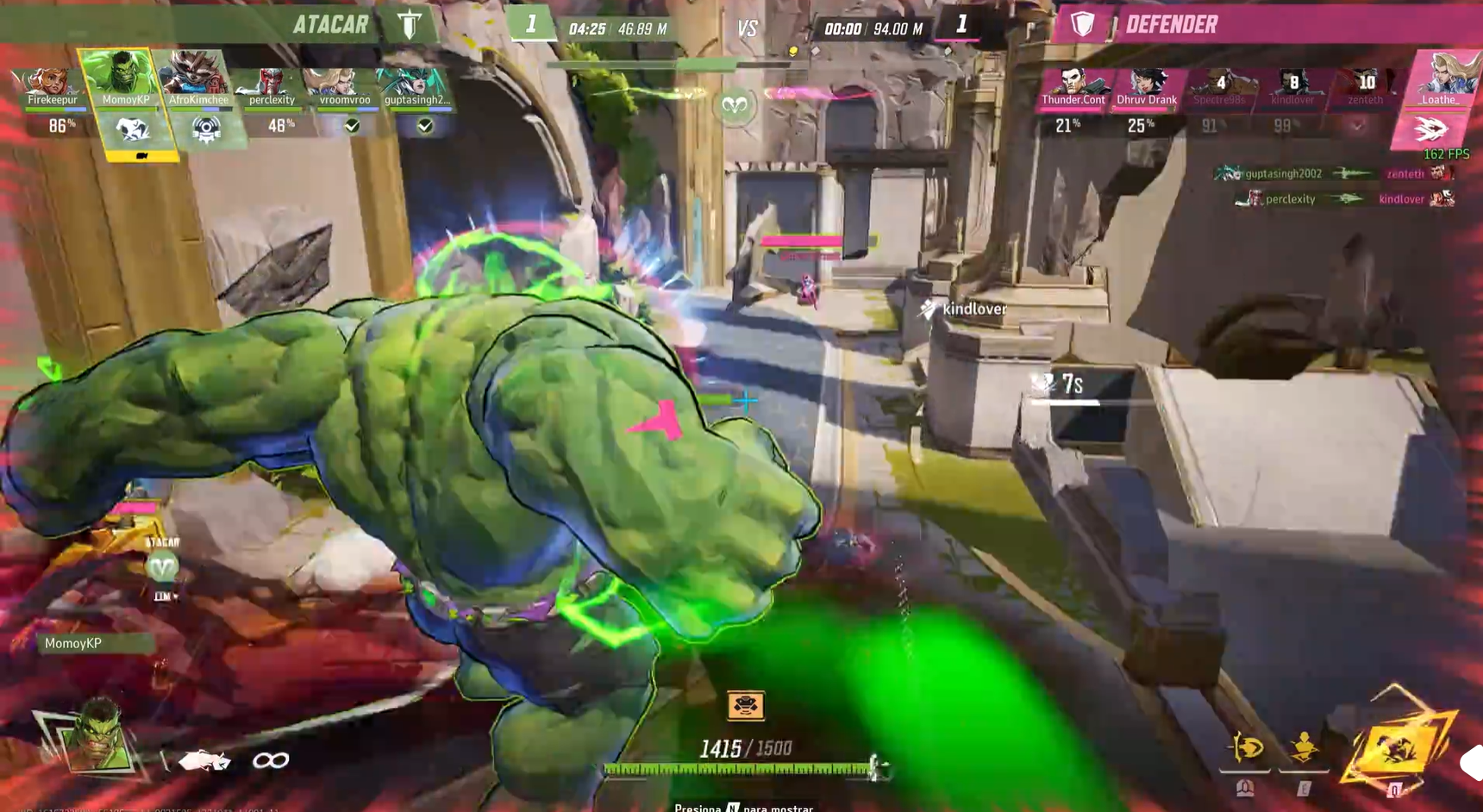Pick vroomvroo's portrait in the team bar
This screenshot has height=812, width=1483.
(x=344, y=83)
